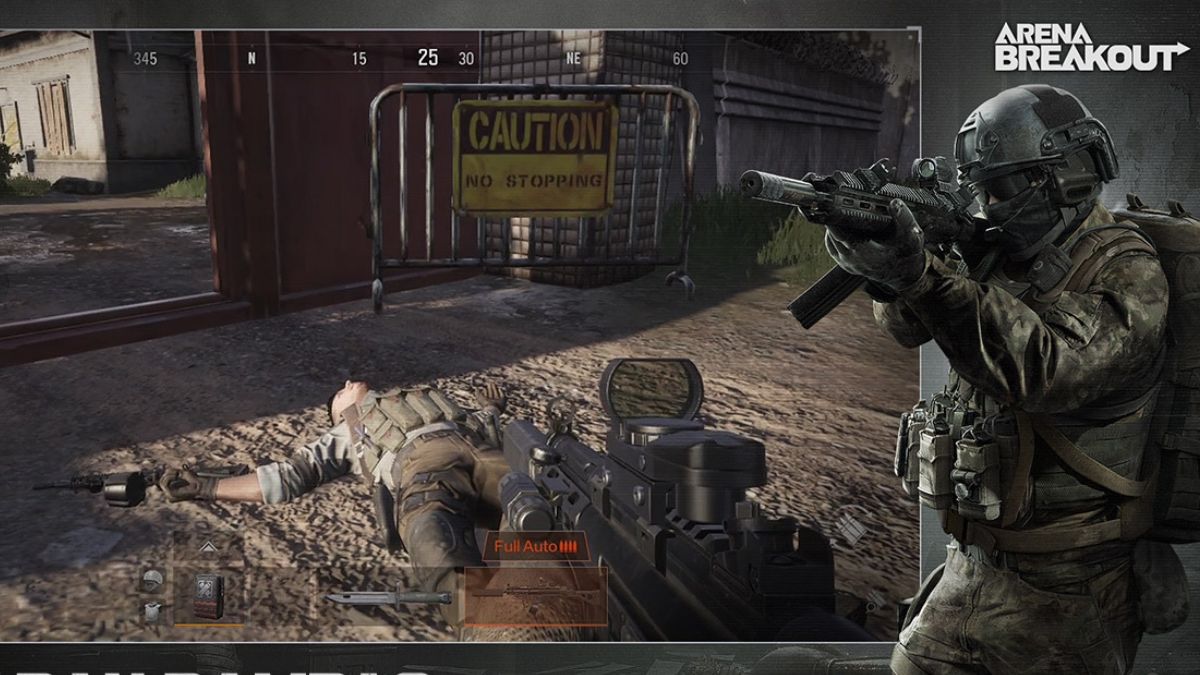
Task: Click the Arena Breakout logo
Action: click(x=1089, y=47)
